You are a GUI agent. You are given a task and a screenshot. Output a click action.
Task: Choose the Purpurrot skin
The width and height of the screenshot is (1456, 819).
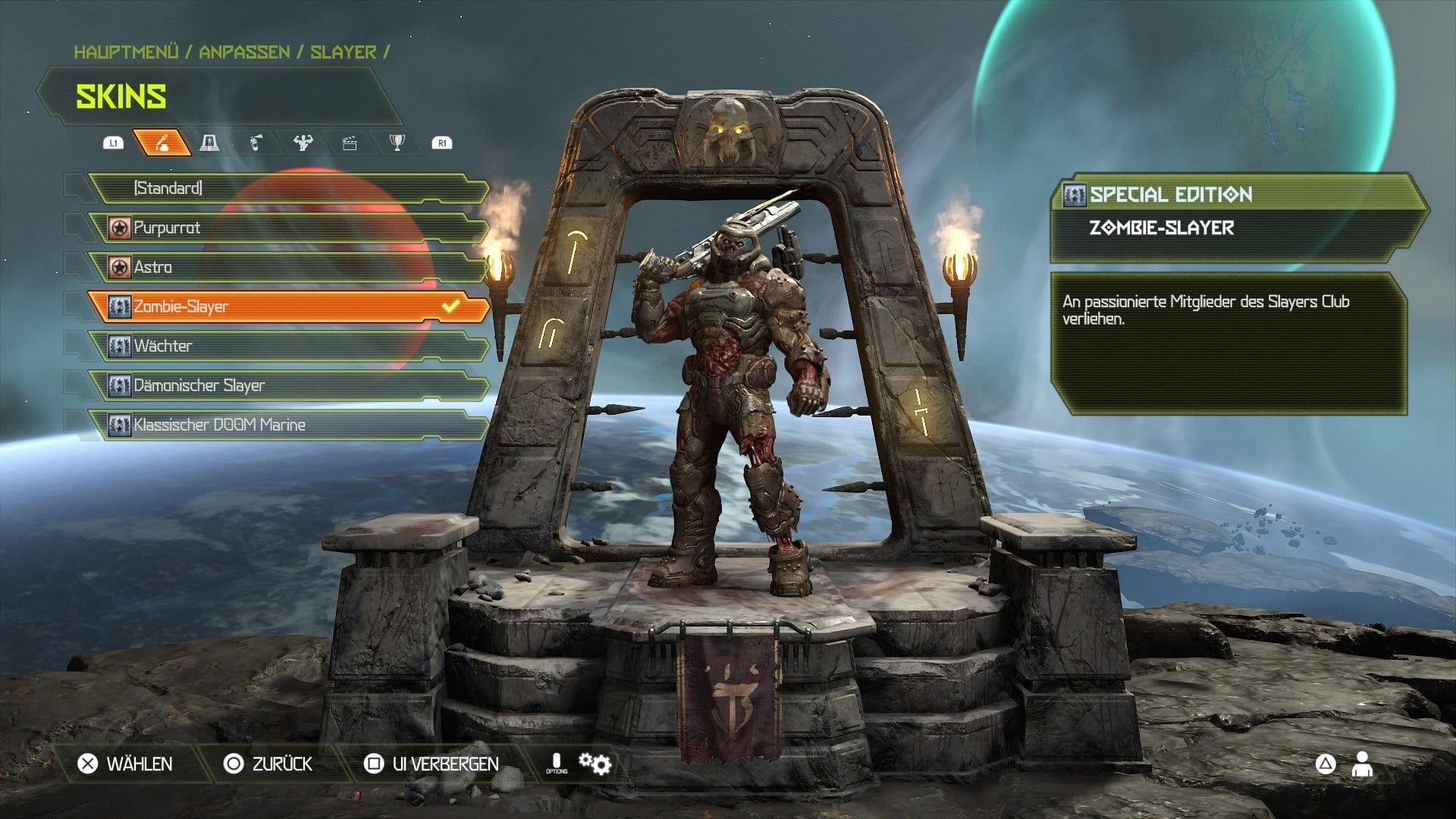[x=288, y=227]
